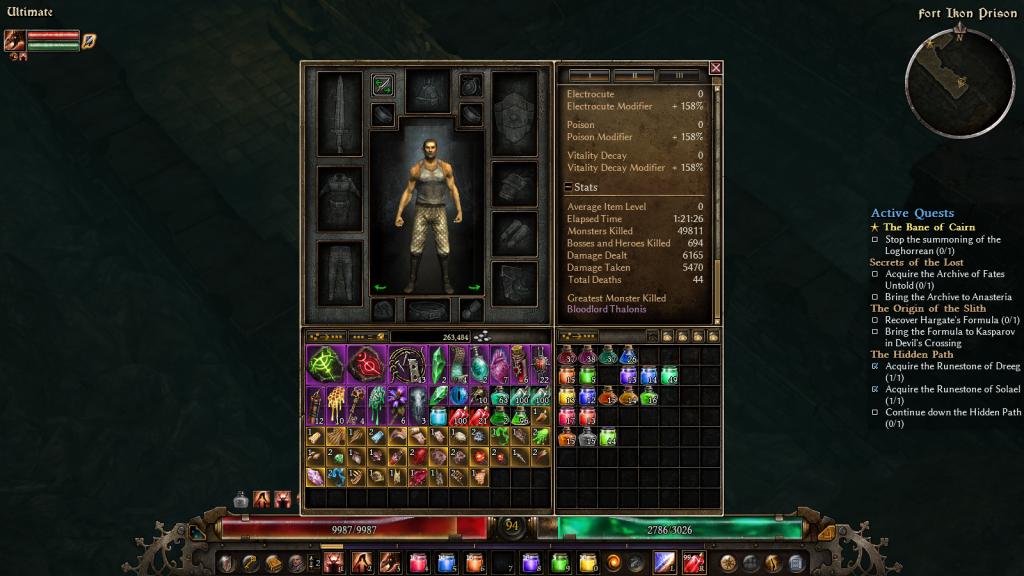Screen dimensions: 1024x576
Task: Toggle the weapon swap button
Action: click(382, 85)
